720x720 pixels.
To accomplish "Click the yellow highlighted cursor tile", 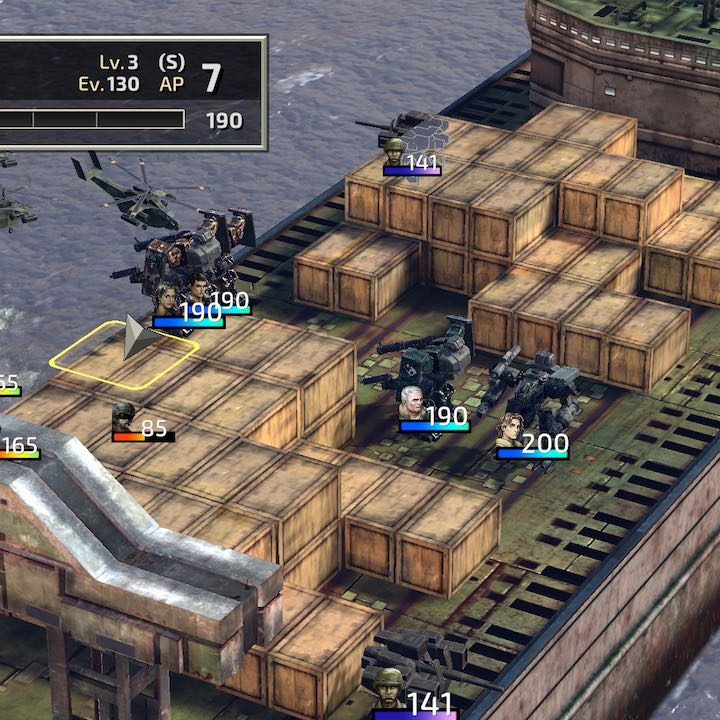I will [123, 352].
